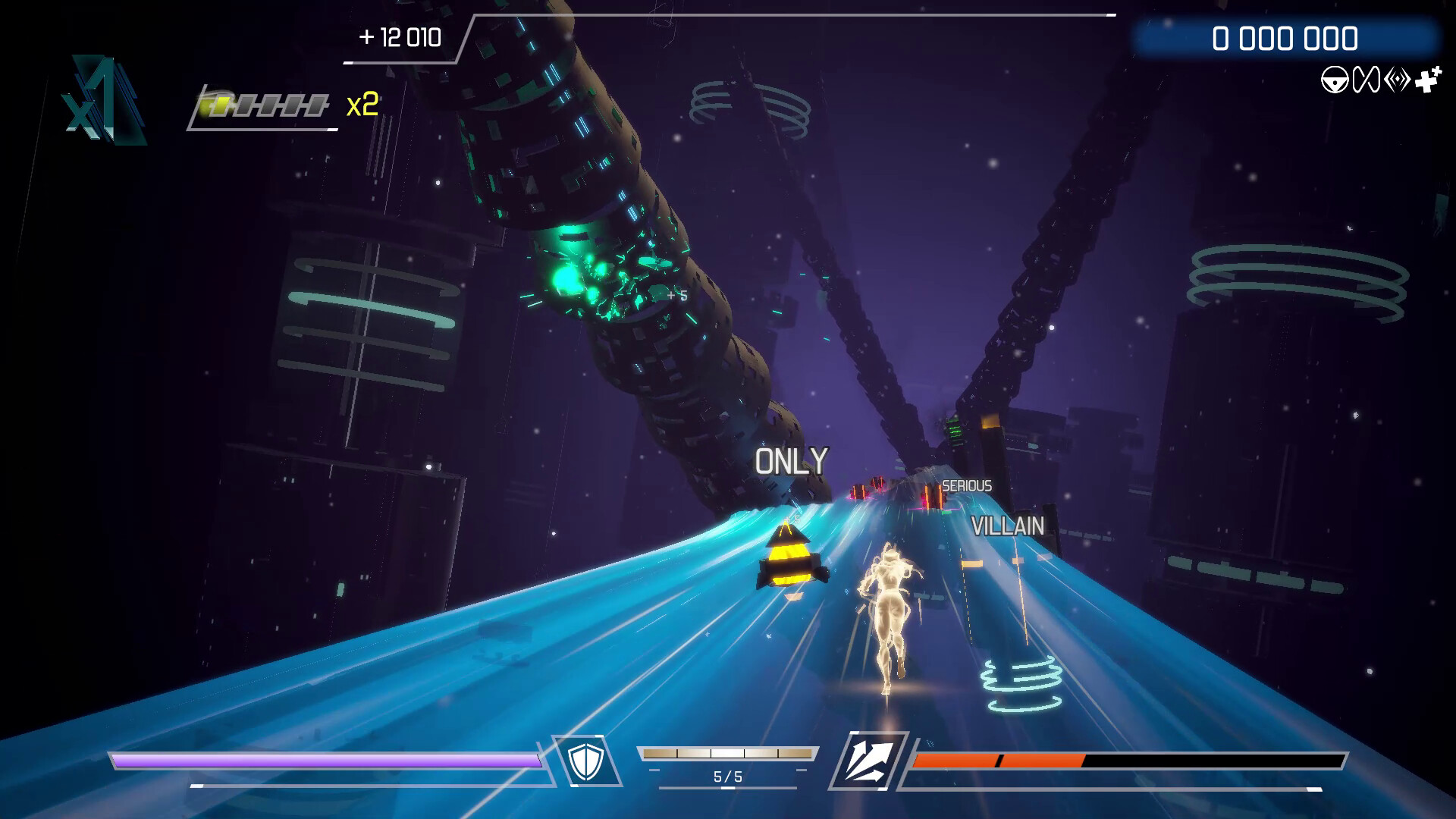1456x819 pixels.
Task: Click the glowing running character
Action: 891,614
